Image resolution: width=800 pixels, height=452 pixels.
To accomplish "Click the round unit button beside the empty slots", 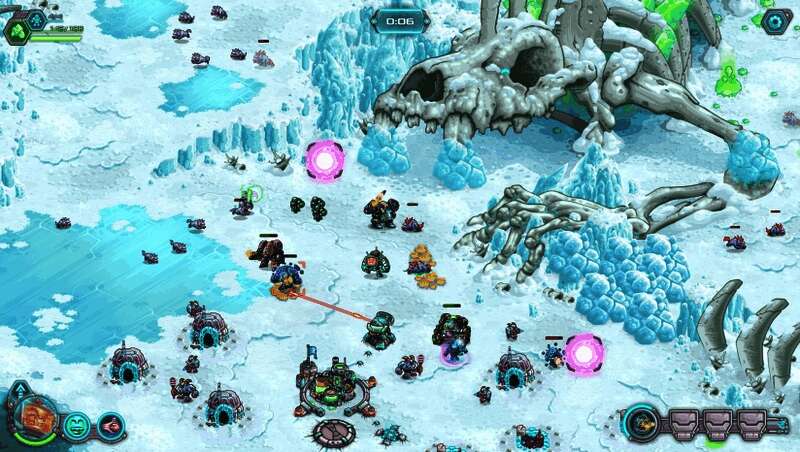I will point(643,420).
